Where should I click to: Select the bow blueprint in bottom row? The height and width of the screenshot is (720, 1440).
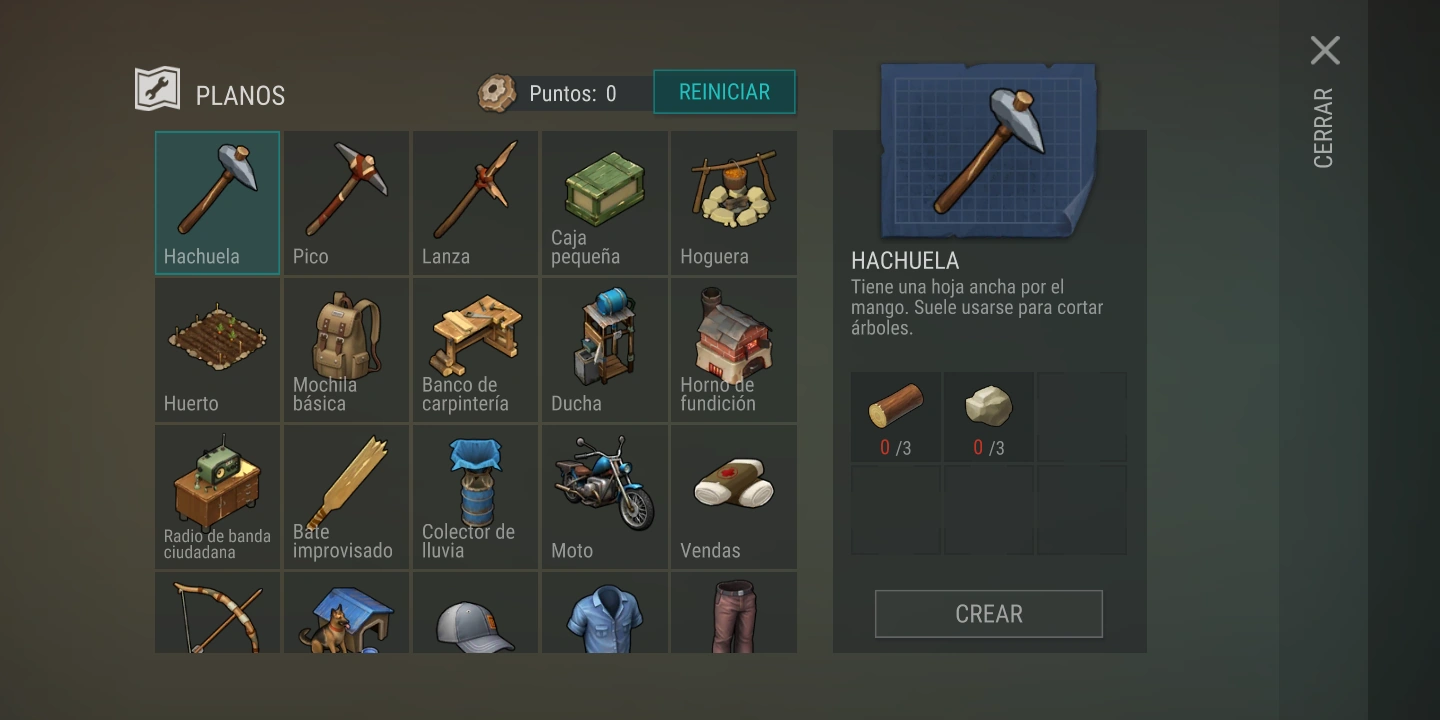click(x=216, y=615)
